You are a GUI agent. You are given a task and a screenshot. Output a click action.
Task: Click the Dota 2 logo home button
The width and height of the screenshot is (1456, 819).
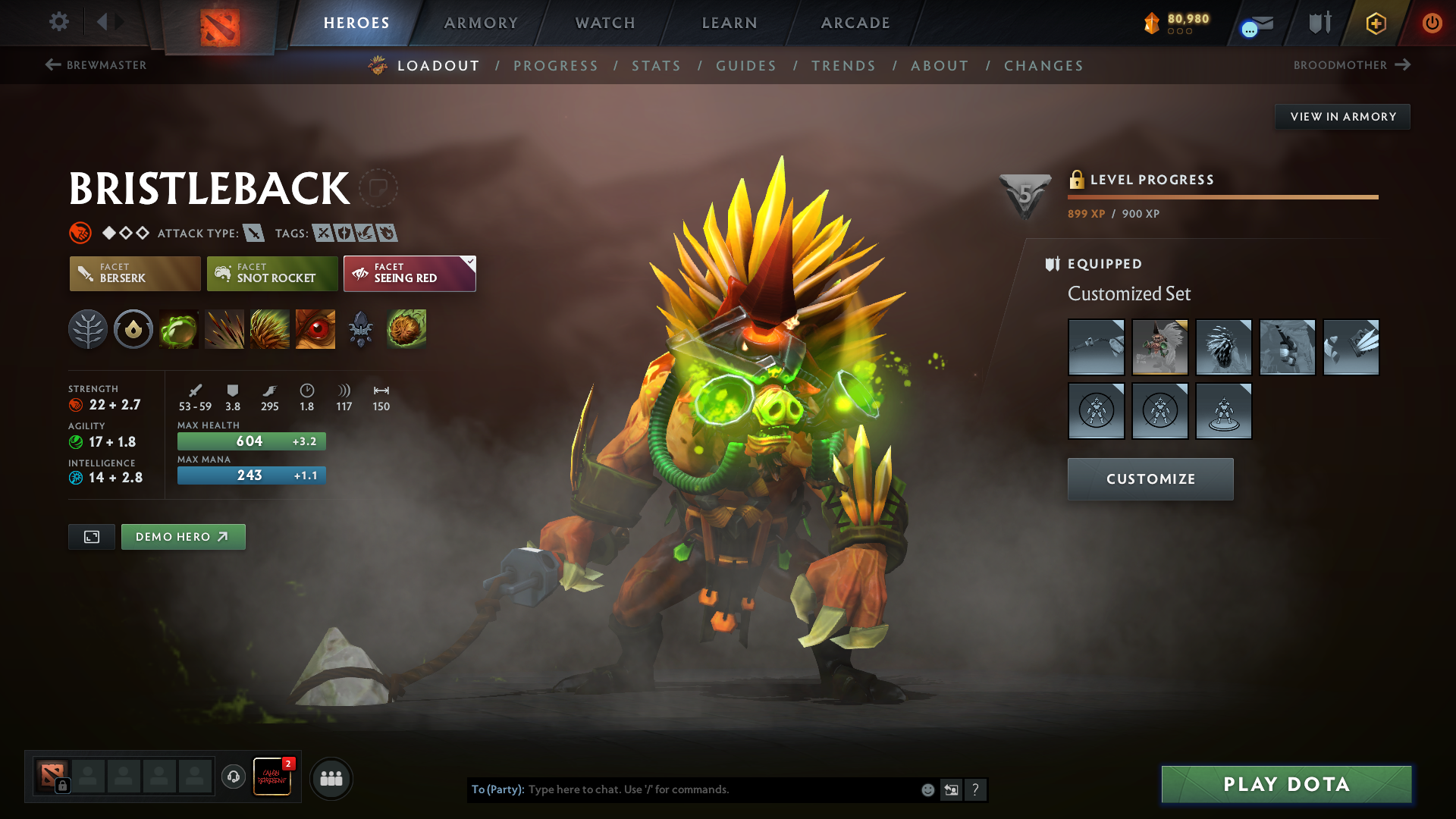coord(220,27)
